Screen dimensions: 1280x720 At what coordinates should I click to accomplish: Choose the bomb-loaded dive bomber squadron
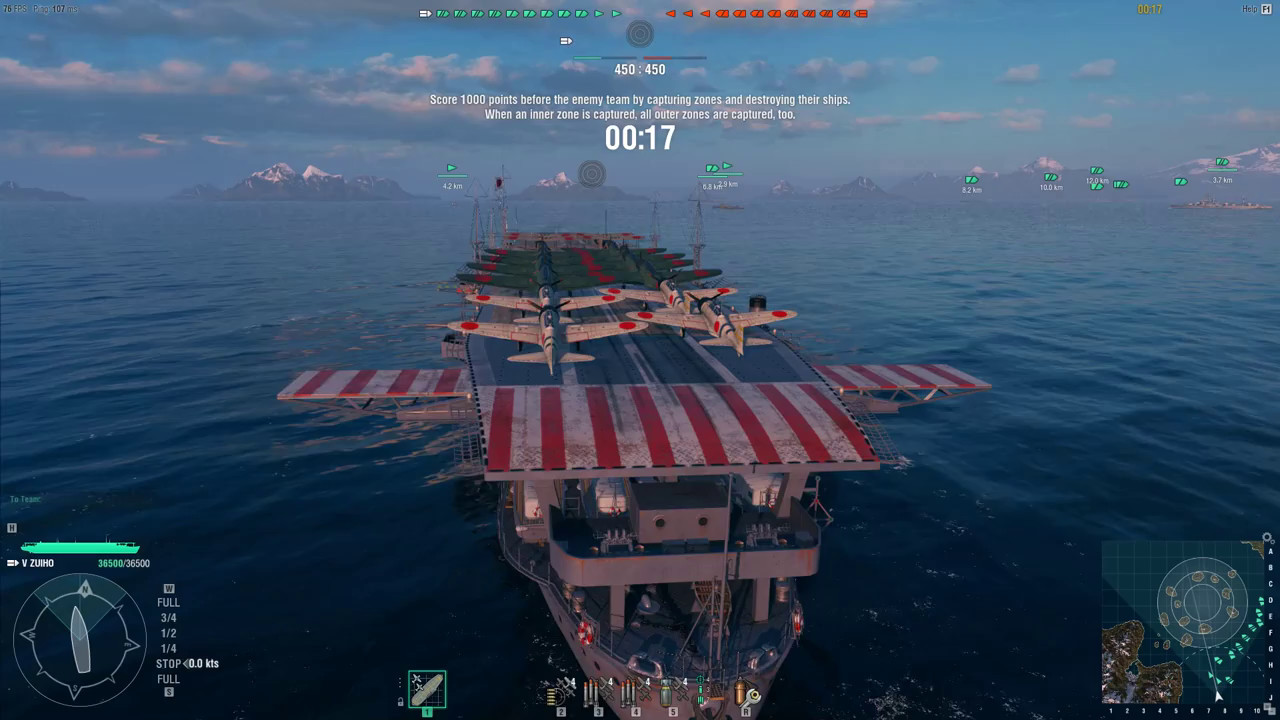669,691
